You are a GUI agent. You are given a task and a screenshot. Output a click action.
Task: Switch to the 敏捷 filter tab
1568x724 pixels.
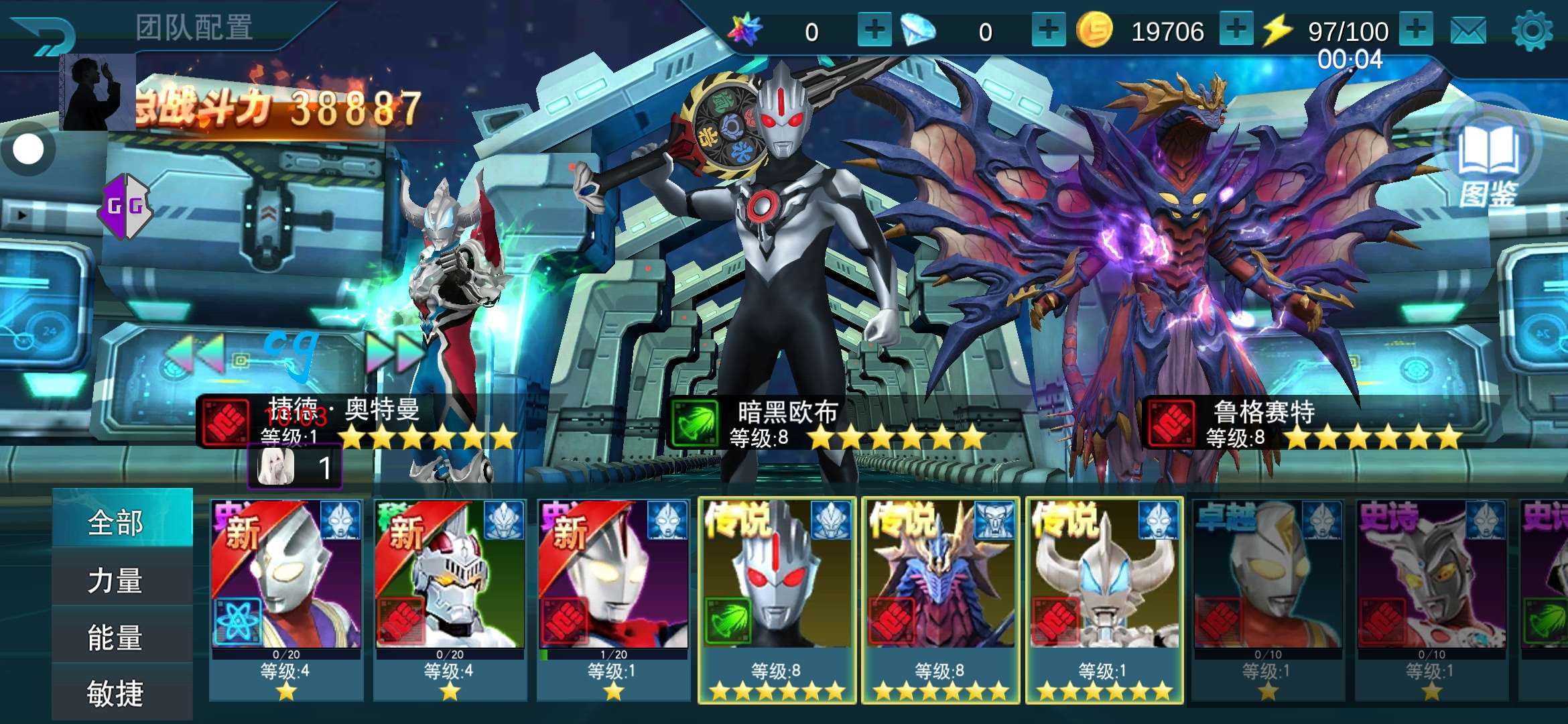tap(115, 693)
